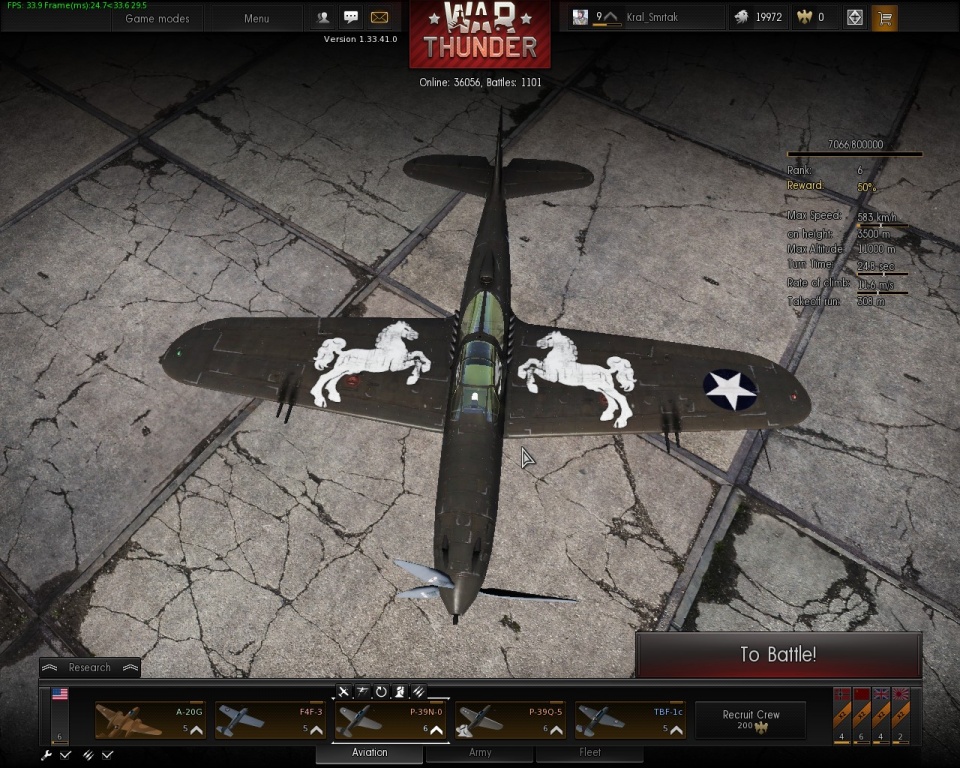Open the contacts list icon
This screenshot has width=960, height=768.
pyautogui.click(x=323, y=17)
